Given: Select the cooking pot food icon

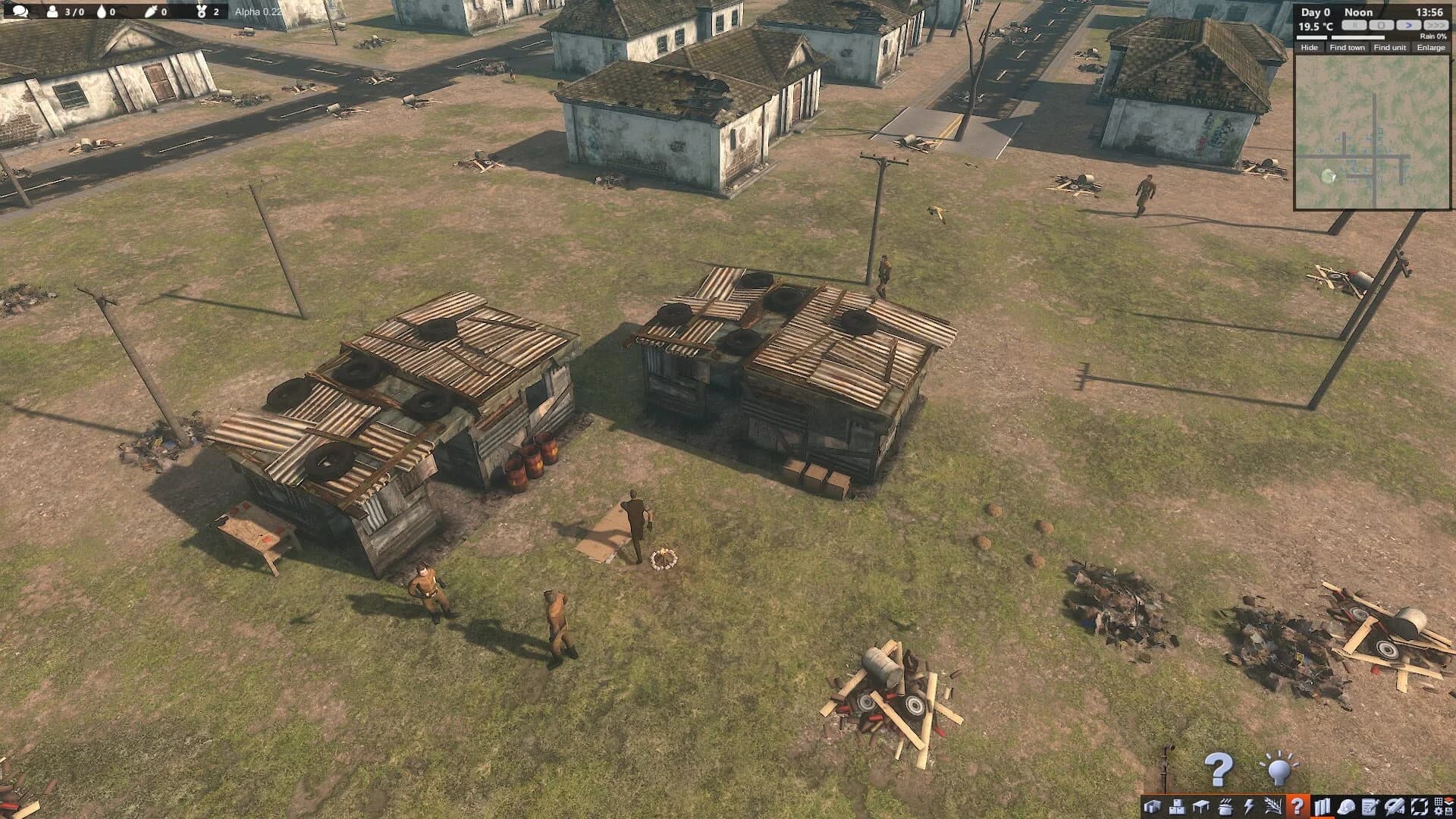Looking at the screenshot, I should tap(1225, 805).
